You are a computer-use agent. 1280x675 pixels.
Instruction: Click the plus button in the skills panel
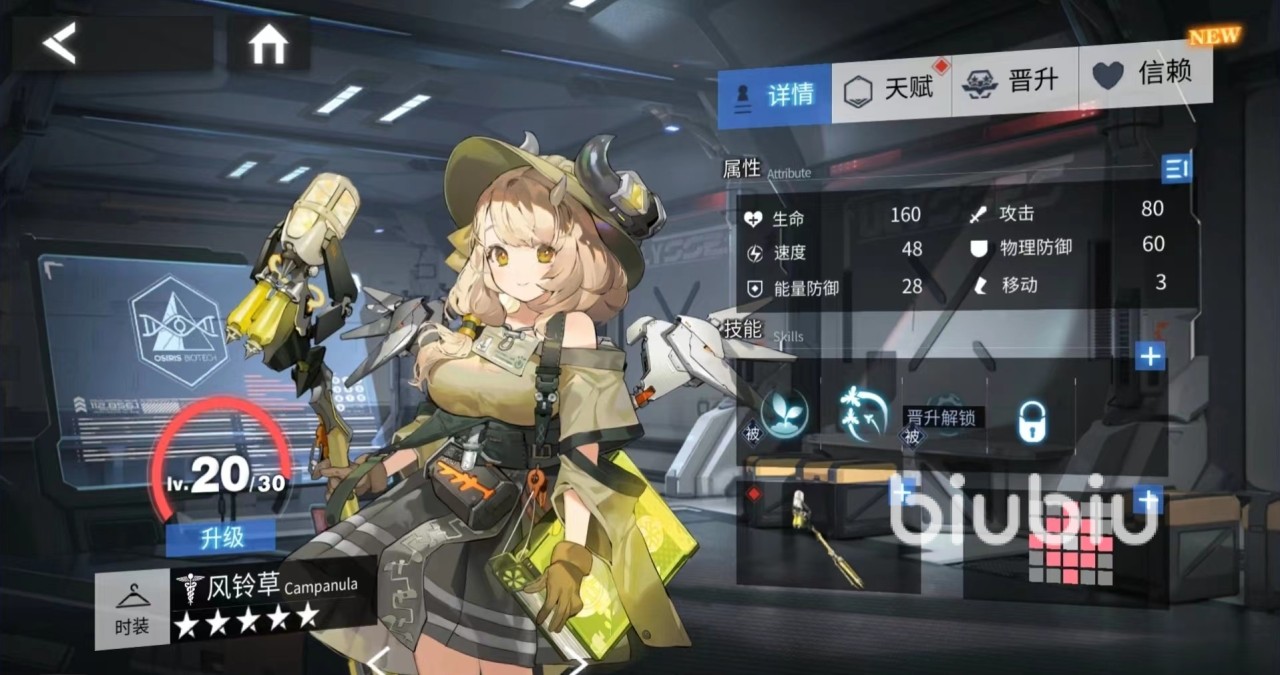point(1150,355)
